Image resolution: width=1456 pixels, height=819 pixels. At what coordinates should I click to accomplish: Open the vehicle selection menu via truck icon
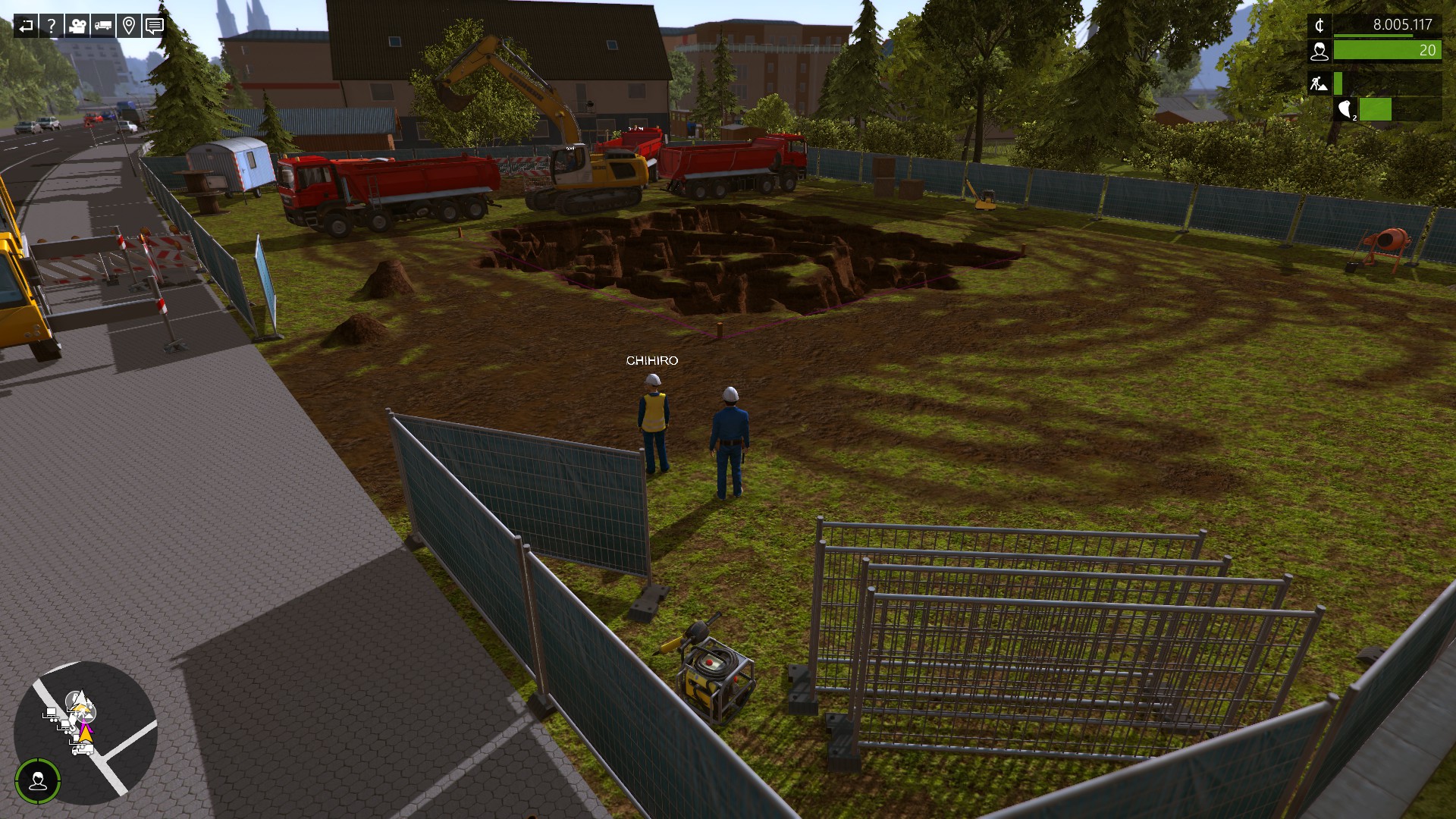click(x=102, y=26)
